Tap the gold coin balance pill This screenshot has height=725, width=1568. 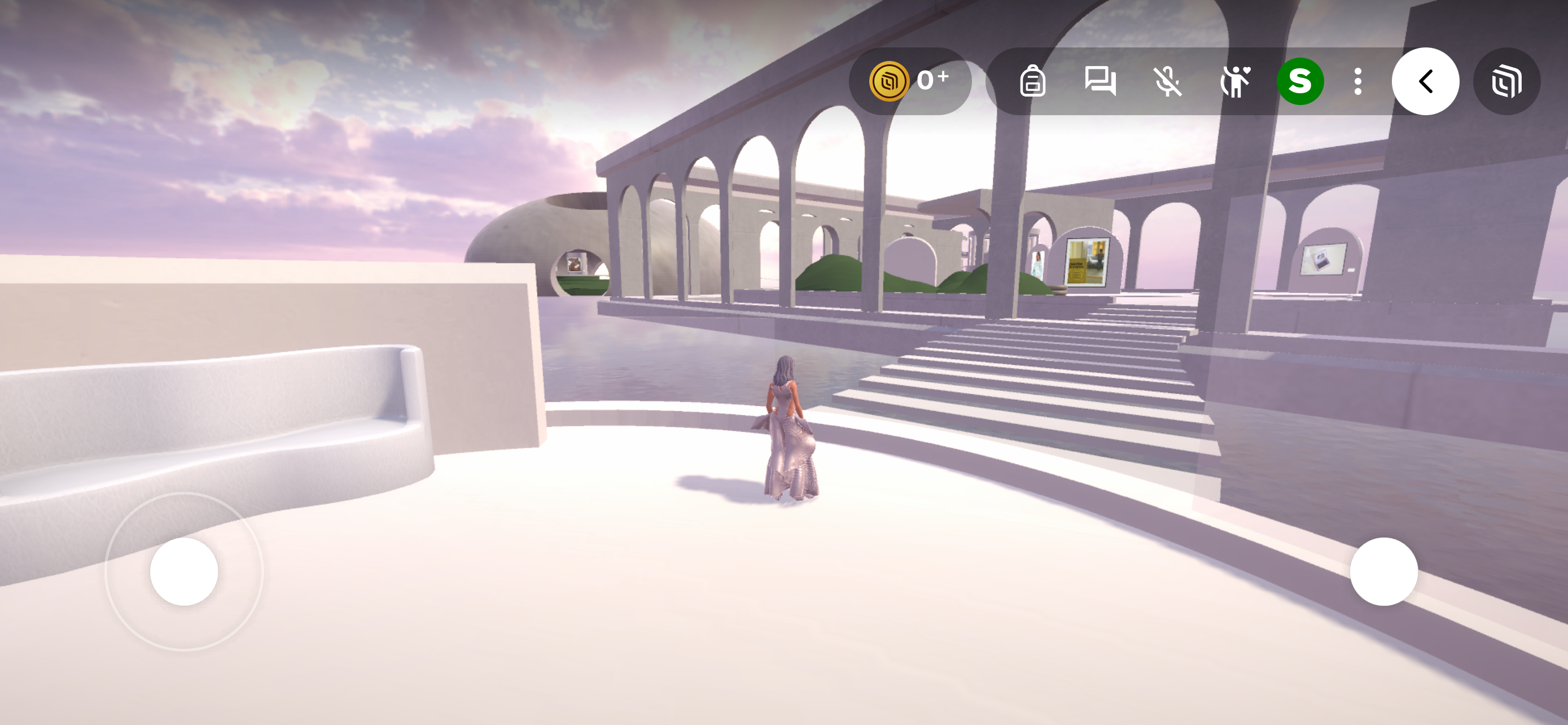pos(909,81)
